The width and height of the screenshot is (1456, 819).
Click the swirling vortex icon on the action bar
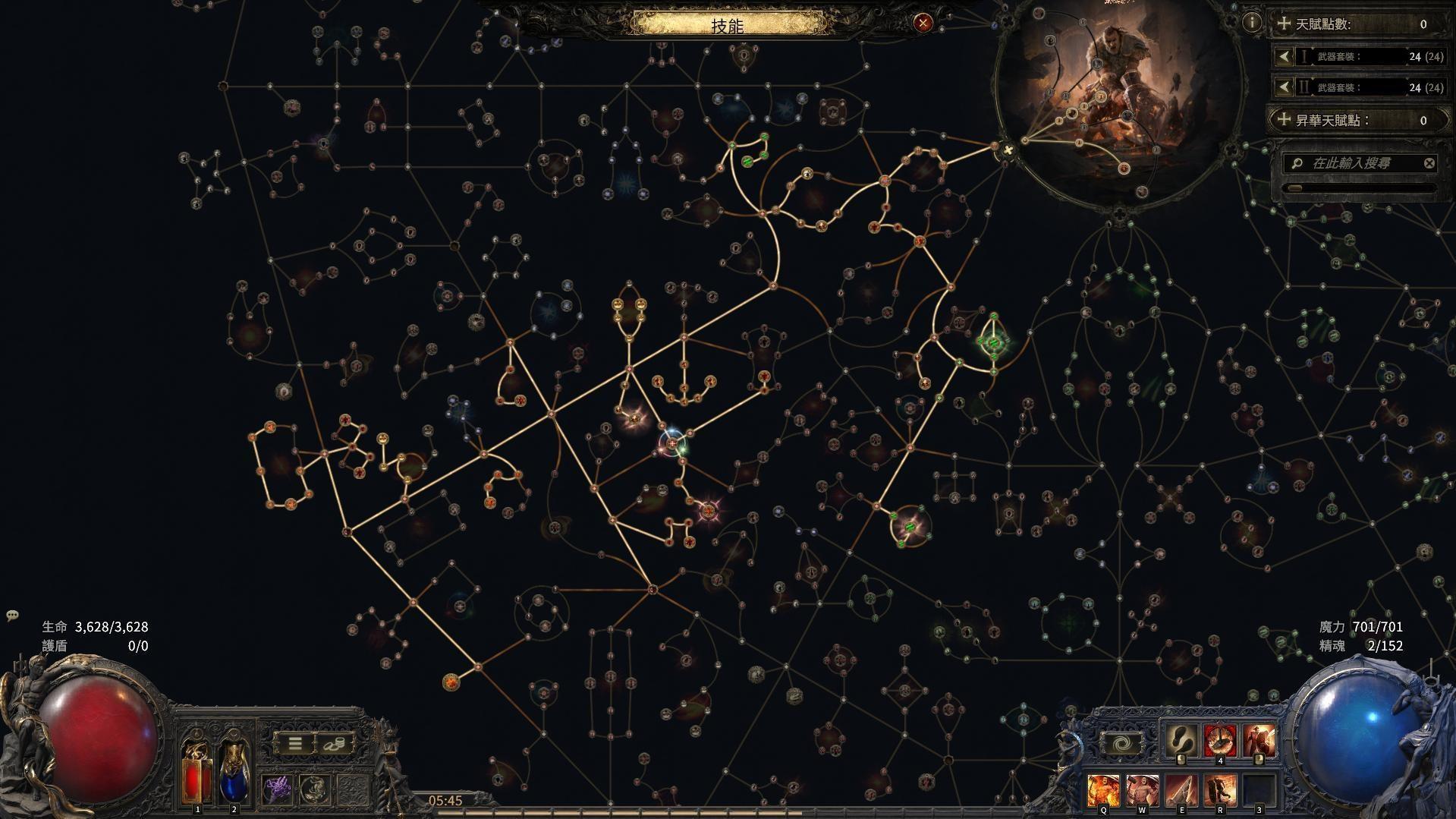click(x=1123, y=742)
